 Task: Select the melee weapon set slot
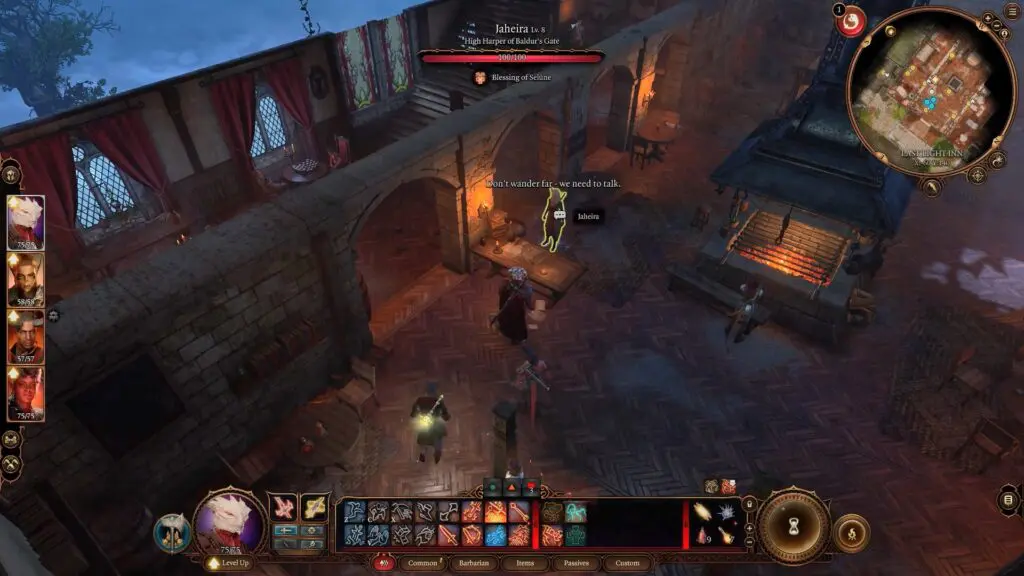click(284, 507)
